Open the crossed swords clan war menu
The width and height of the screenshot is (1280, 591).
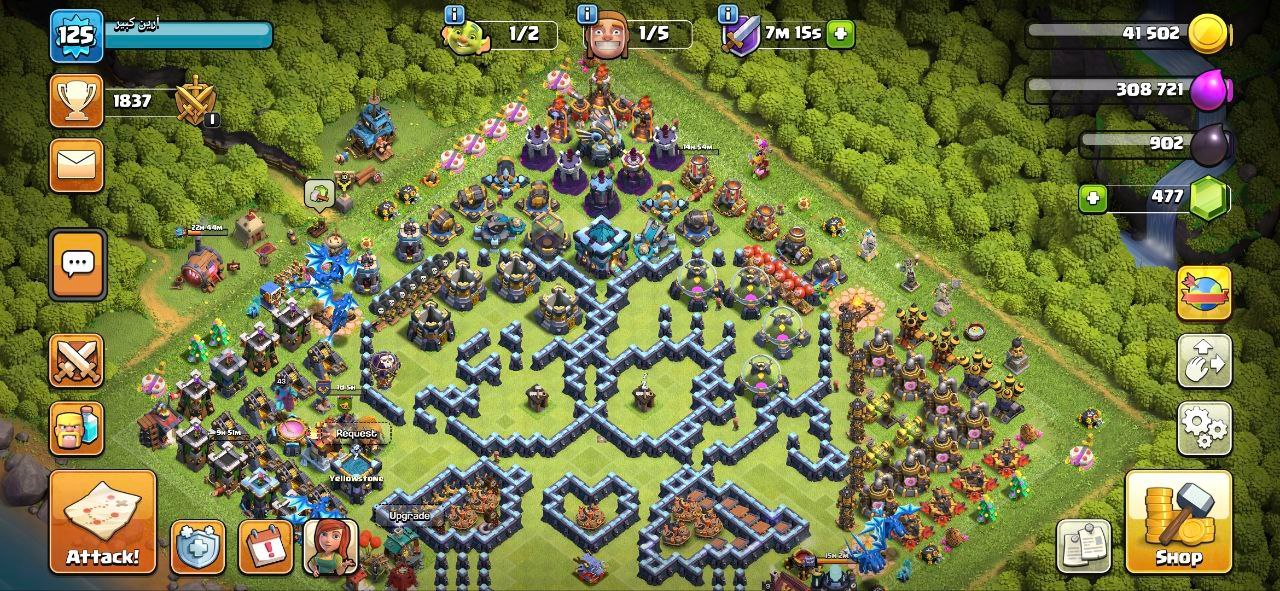(76, 361)
